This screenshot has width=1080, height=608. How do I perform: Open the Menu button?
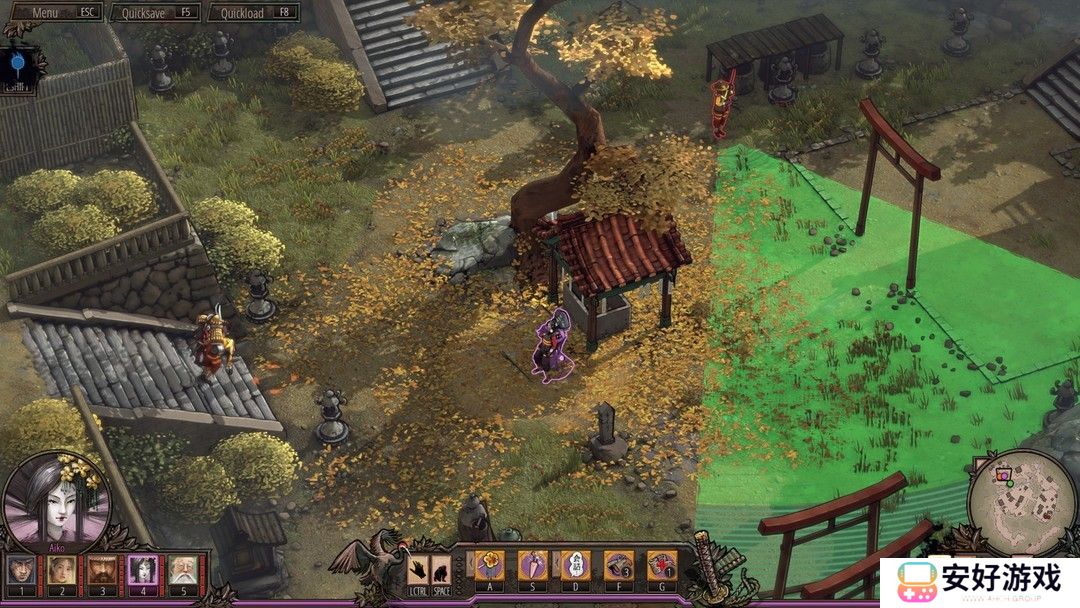52,12
